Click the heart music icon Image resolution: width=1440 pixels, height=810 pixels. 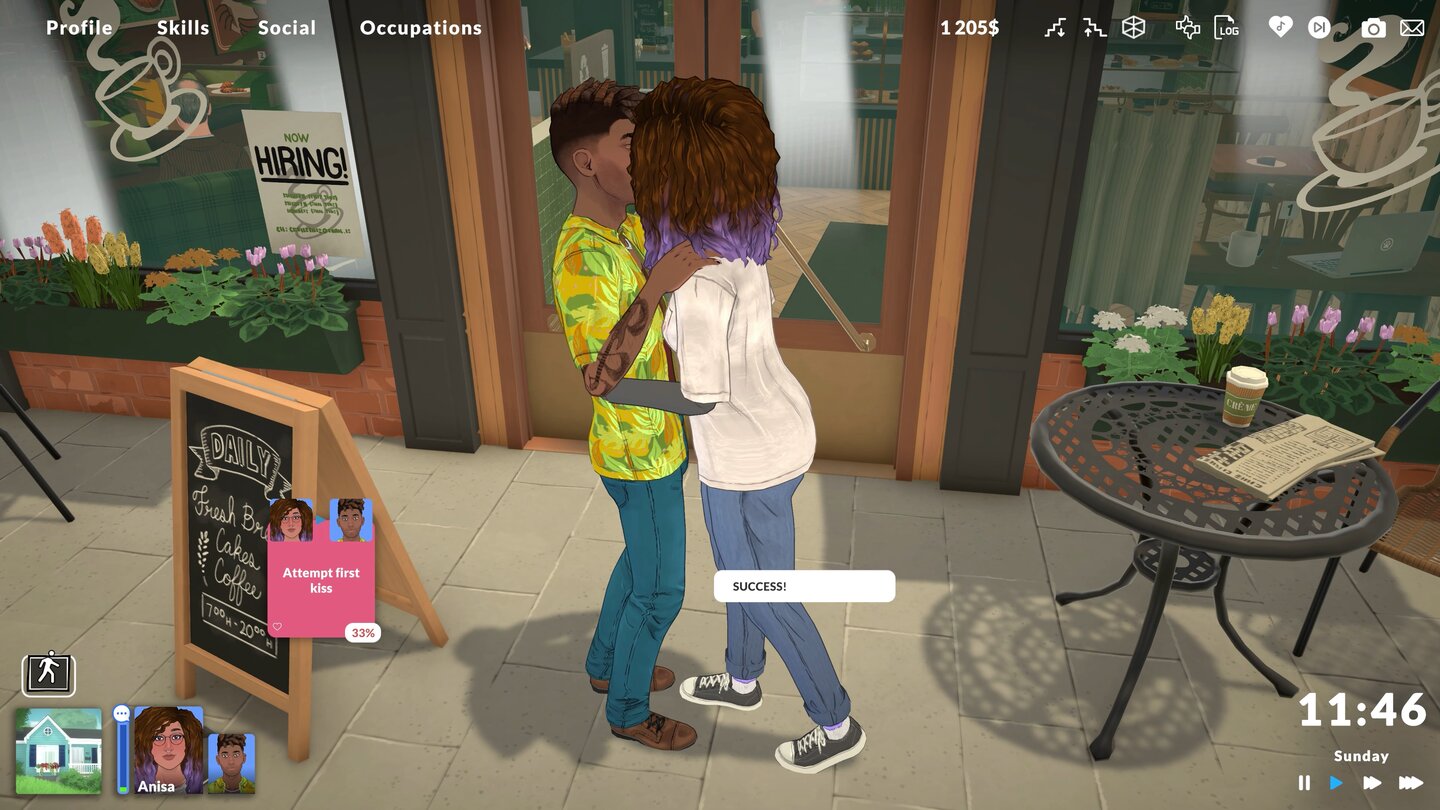(1281, 28)
